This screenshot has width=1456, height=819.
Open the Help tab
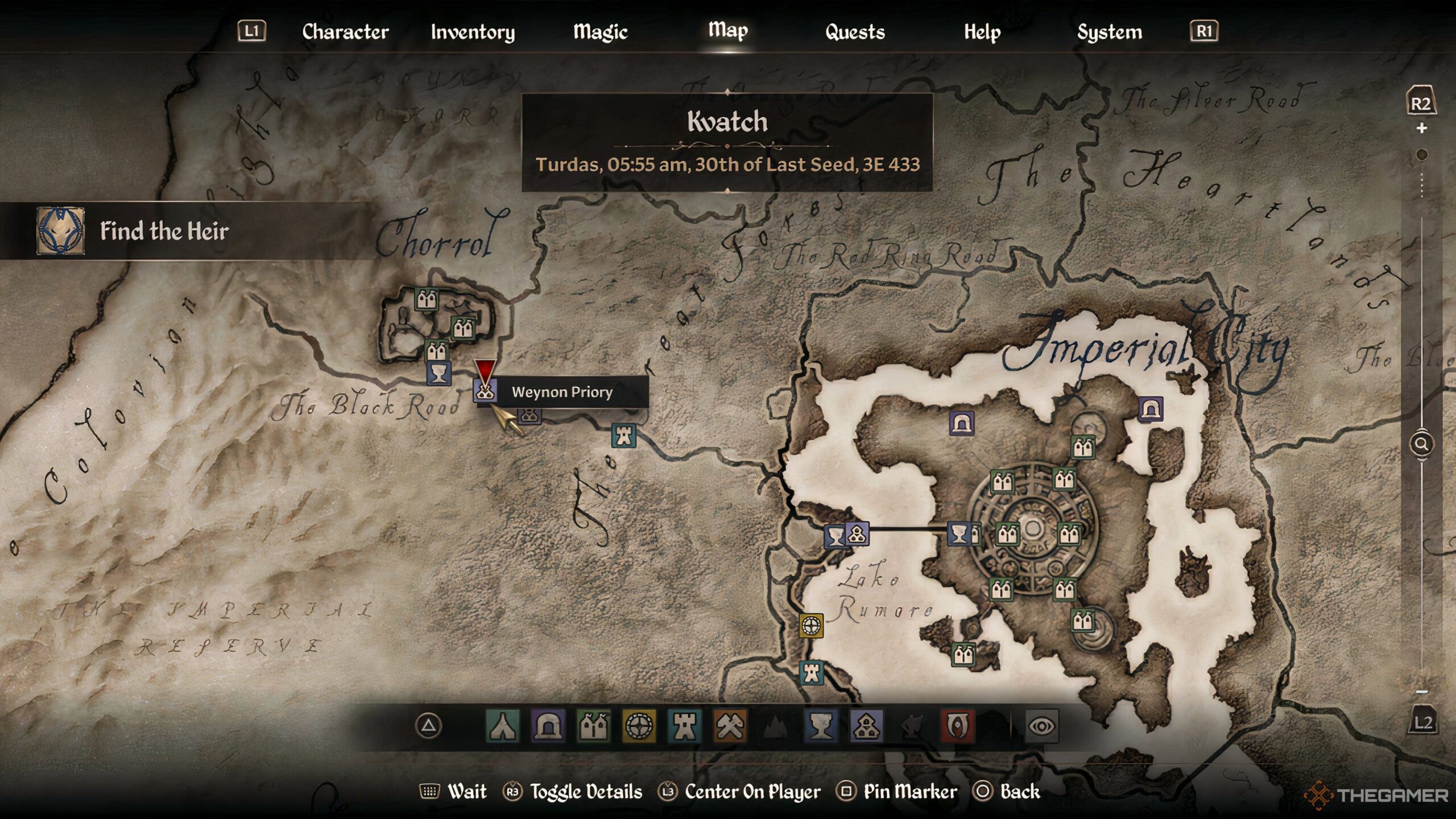click(x=982, y=32)
